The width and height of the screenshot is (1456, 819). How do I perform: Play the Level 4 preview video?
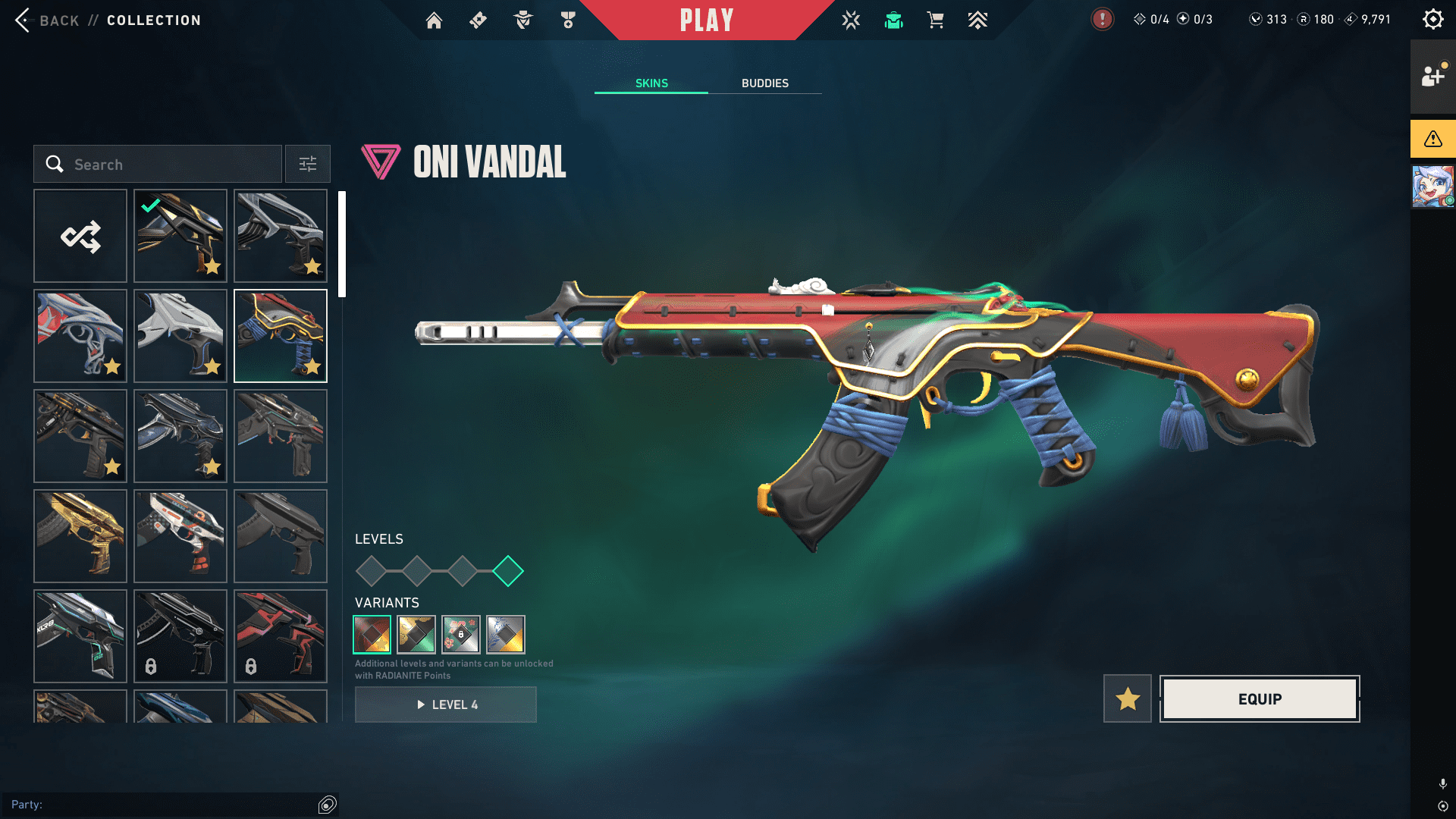click(x=446, y=704)
